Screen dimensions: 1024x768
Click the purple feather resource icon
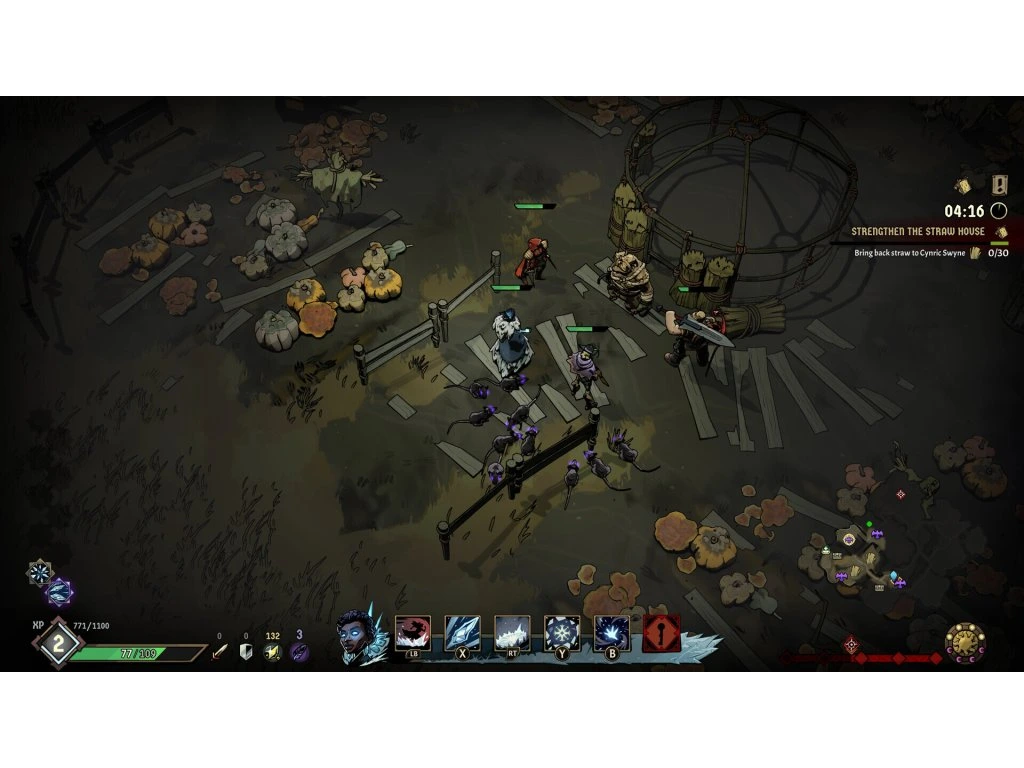[x=299, y=652]
